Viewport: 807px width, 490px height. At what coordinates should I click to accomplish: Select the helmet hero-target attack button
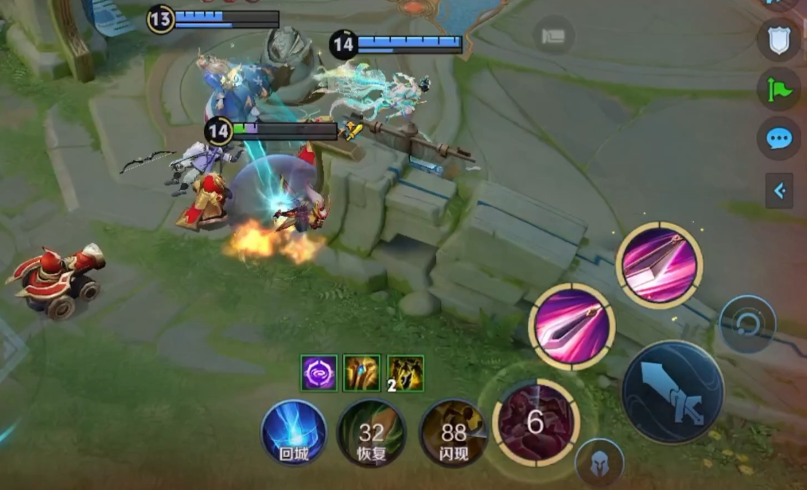click(x=600, y=463)
